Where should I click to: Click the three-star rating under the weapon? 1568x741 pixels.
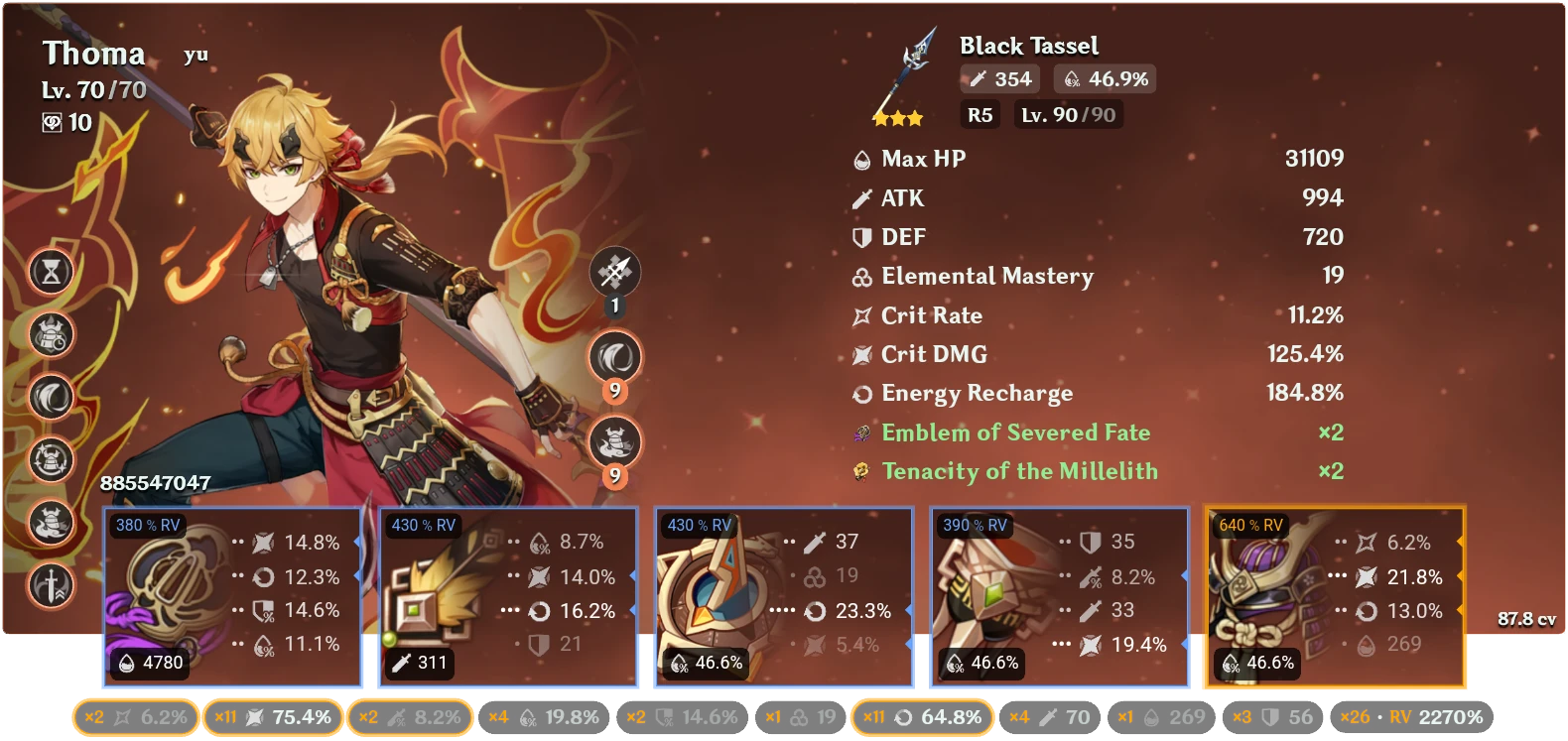[x=899, y=117]
